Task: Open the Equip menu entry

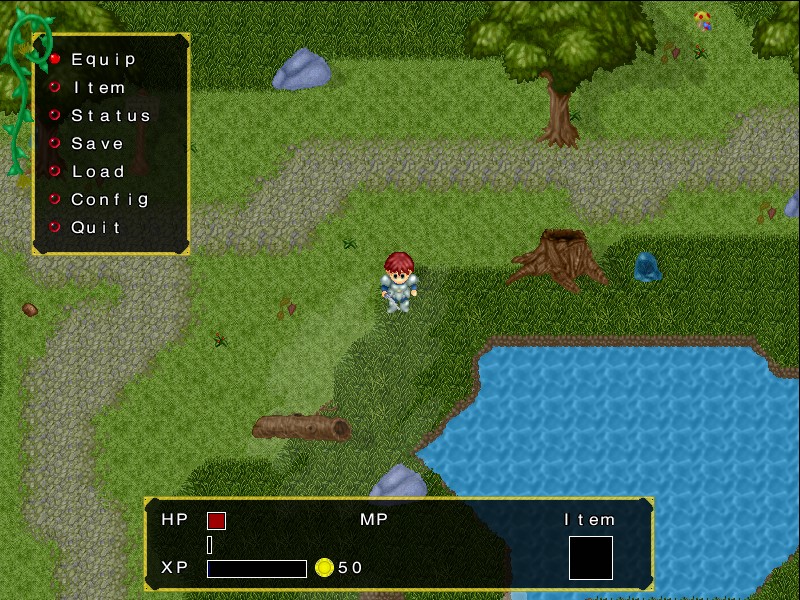Action: tap(103, 60)
